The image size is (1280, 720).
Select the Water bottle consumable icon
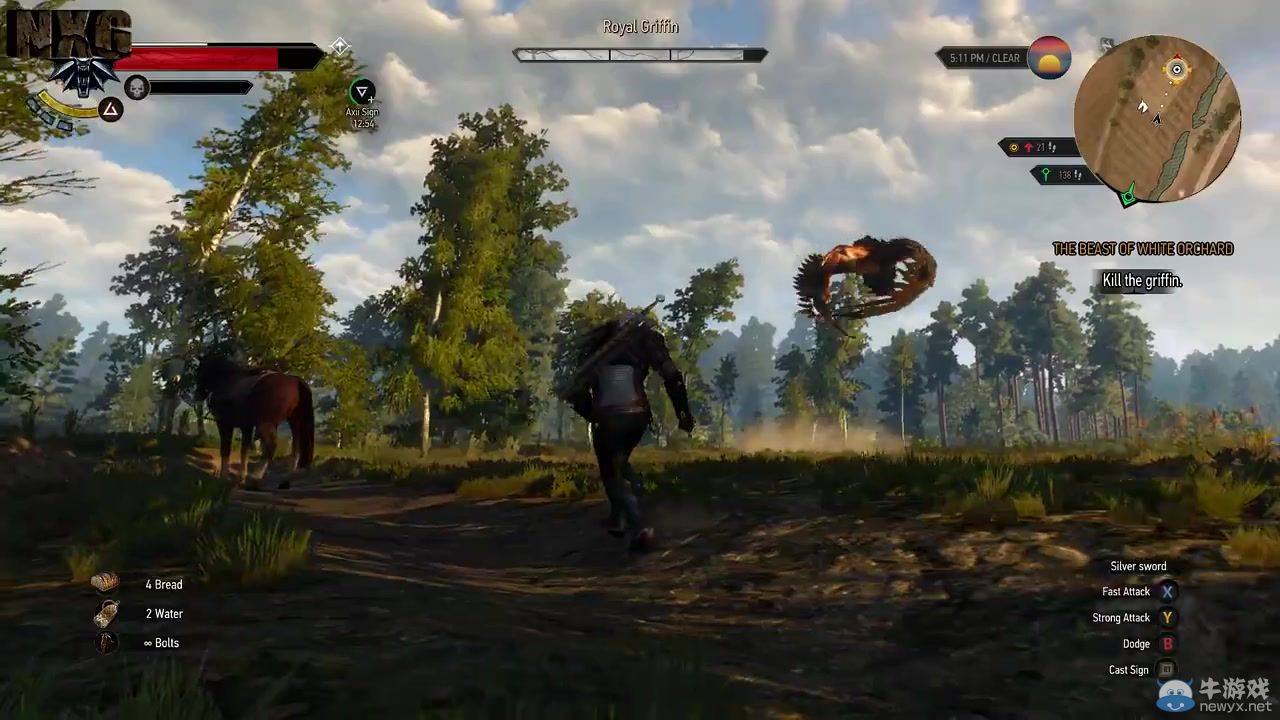tap(105, 613)
